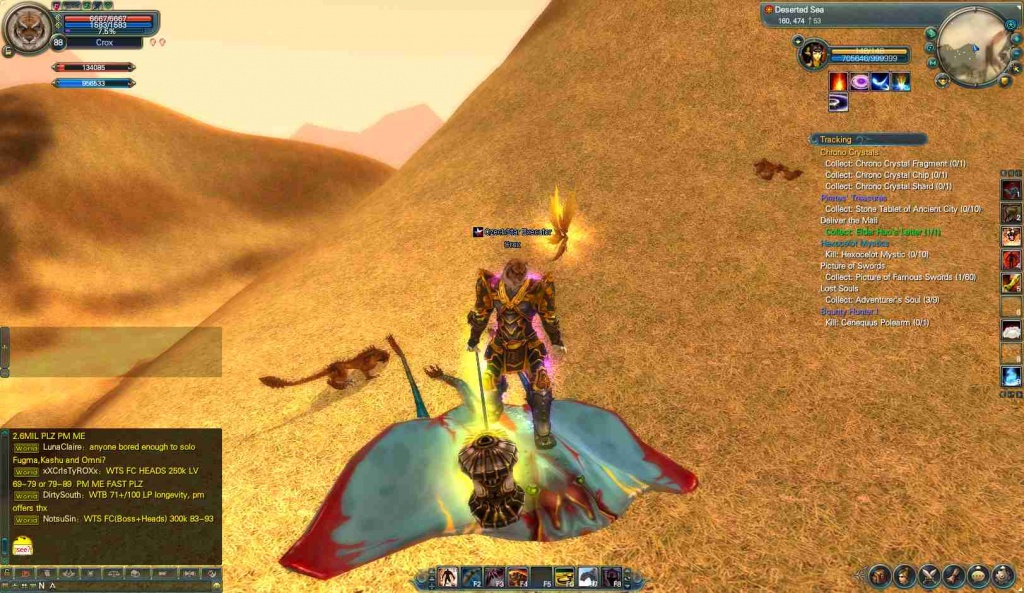This screenshot has height=593, width=1024.
Task: Collapse the Tracking quest panel header
Action: [x=836, y=140]
